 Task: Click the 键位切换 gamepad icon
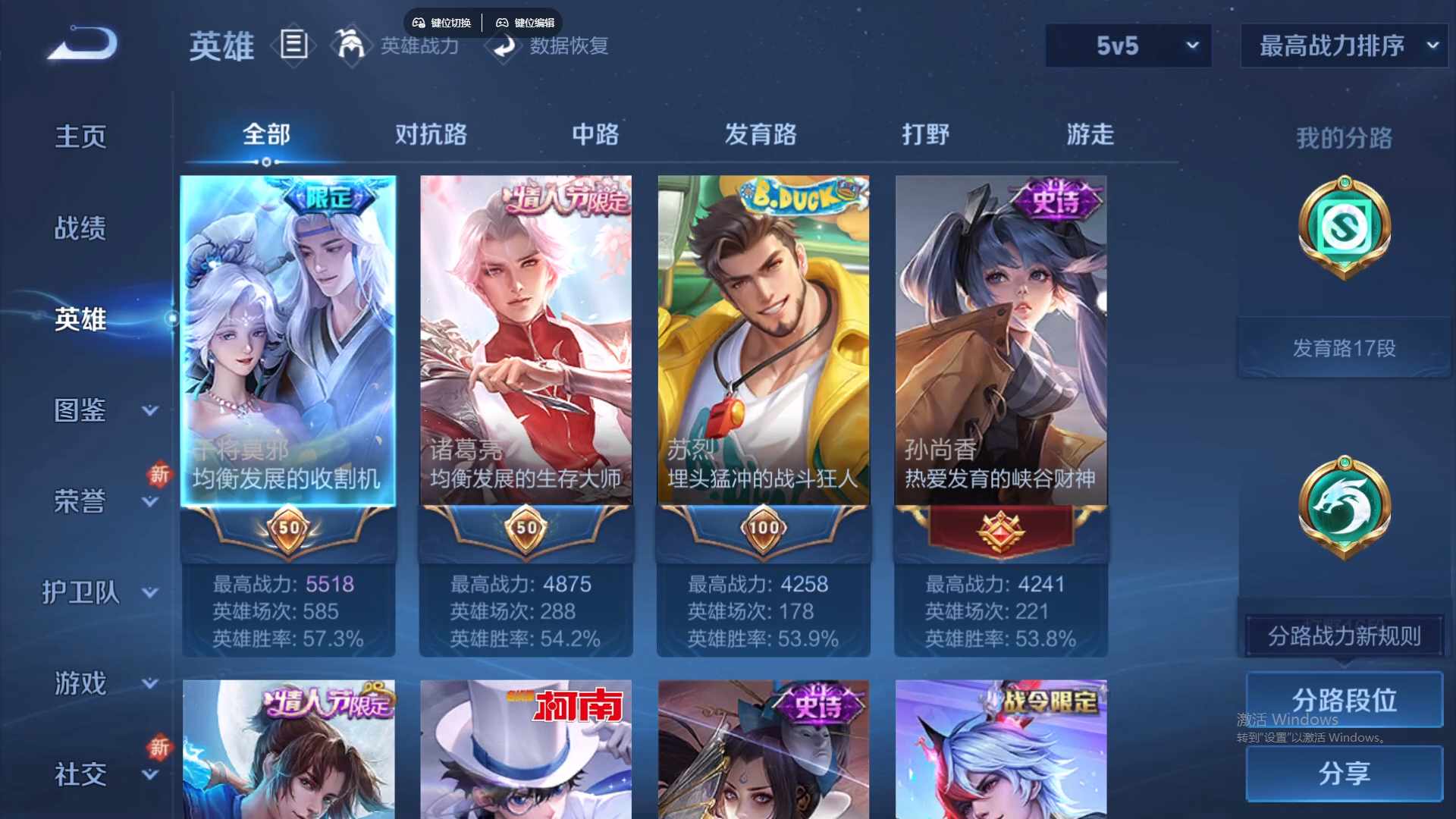418,22
